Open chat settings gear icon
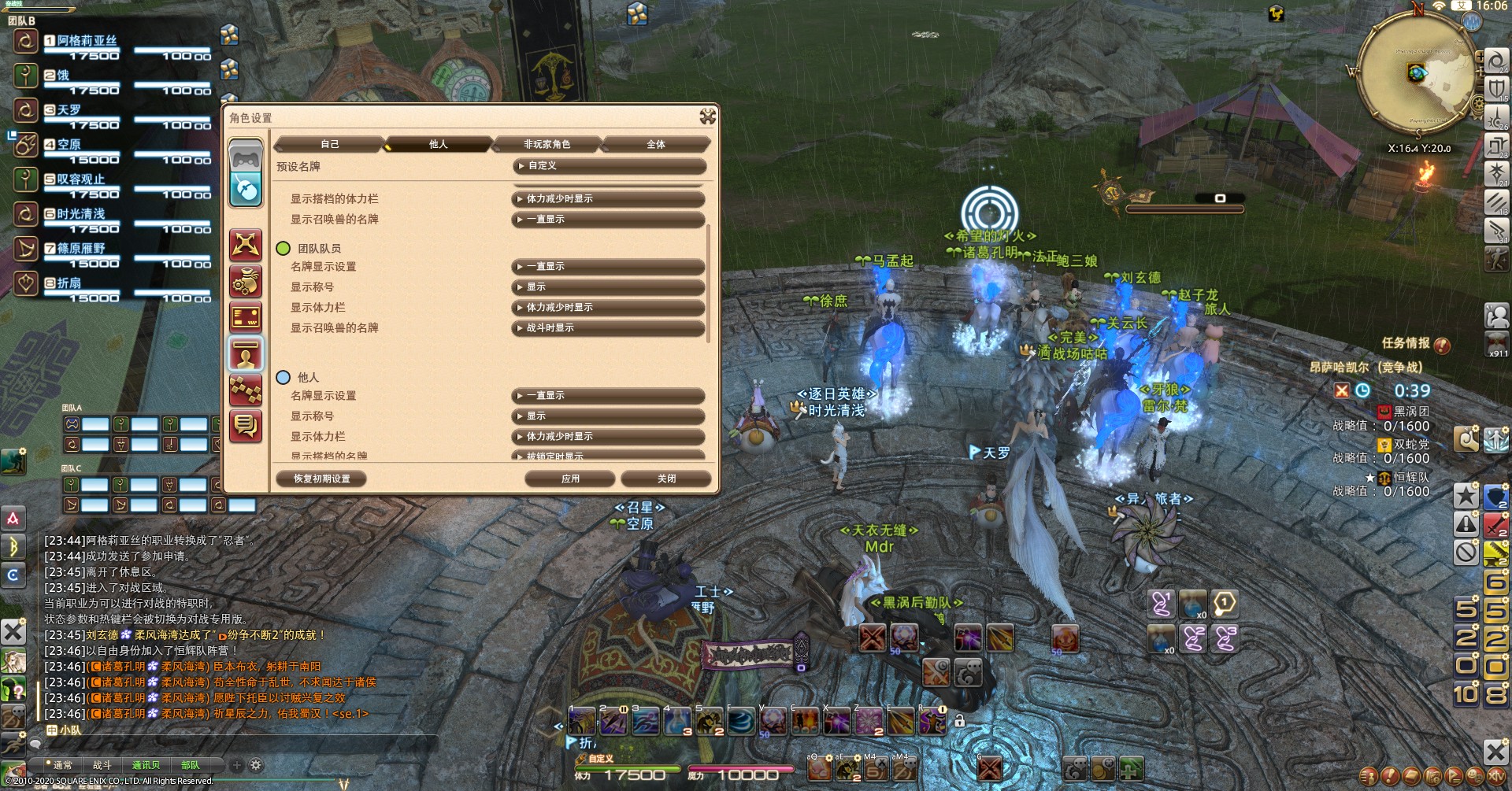1512x791 pixels. pyautogui.click(x=256, y=765)
